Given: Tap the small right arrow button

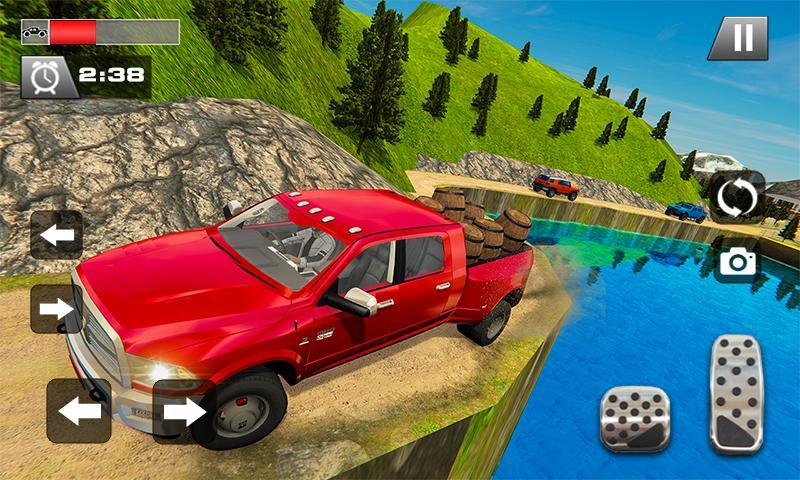Looking at the screenshot, I should point(56,309).
